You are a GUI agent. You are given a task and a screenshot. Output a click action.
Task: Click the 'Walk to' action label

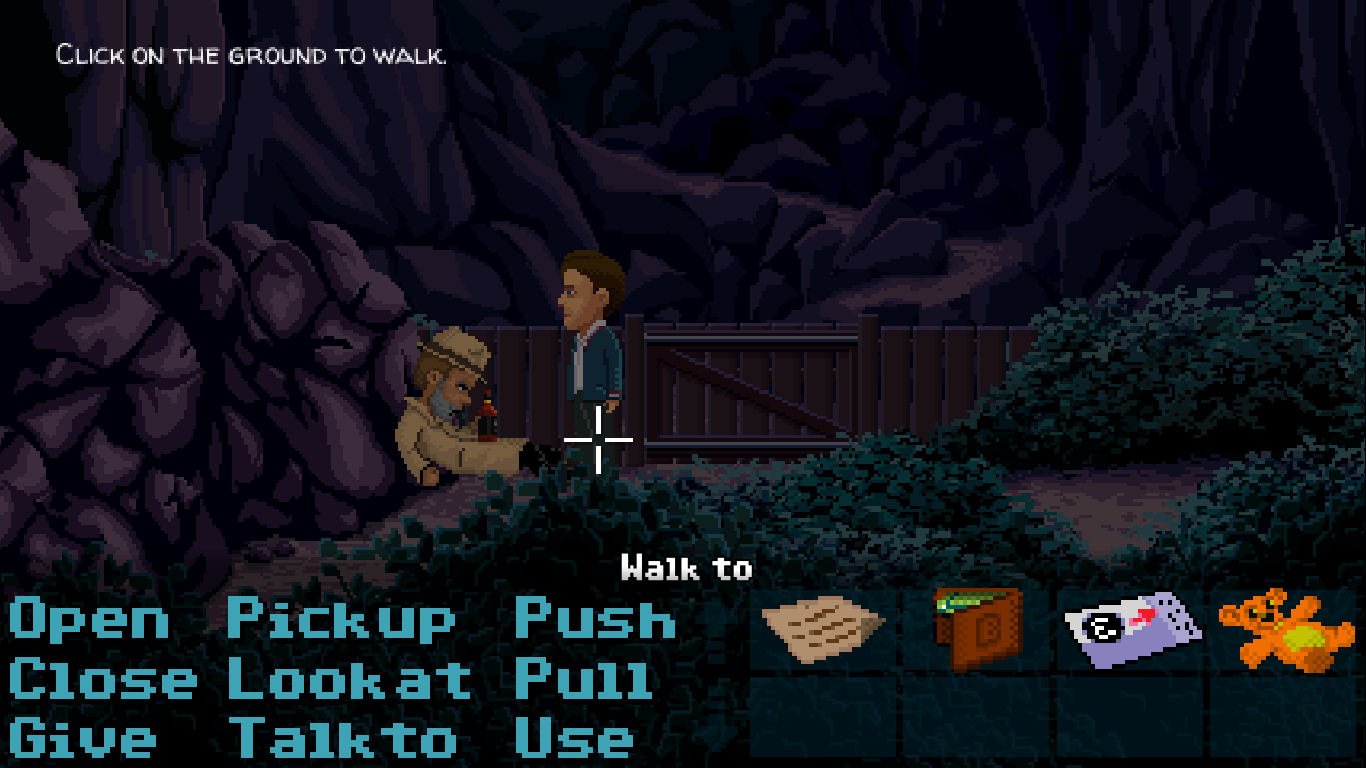[x=686, y=568]
